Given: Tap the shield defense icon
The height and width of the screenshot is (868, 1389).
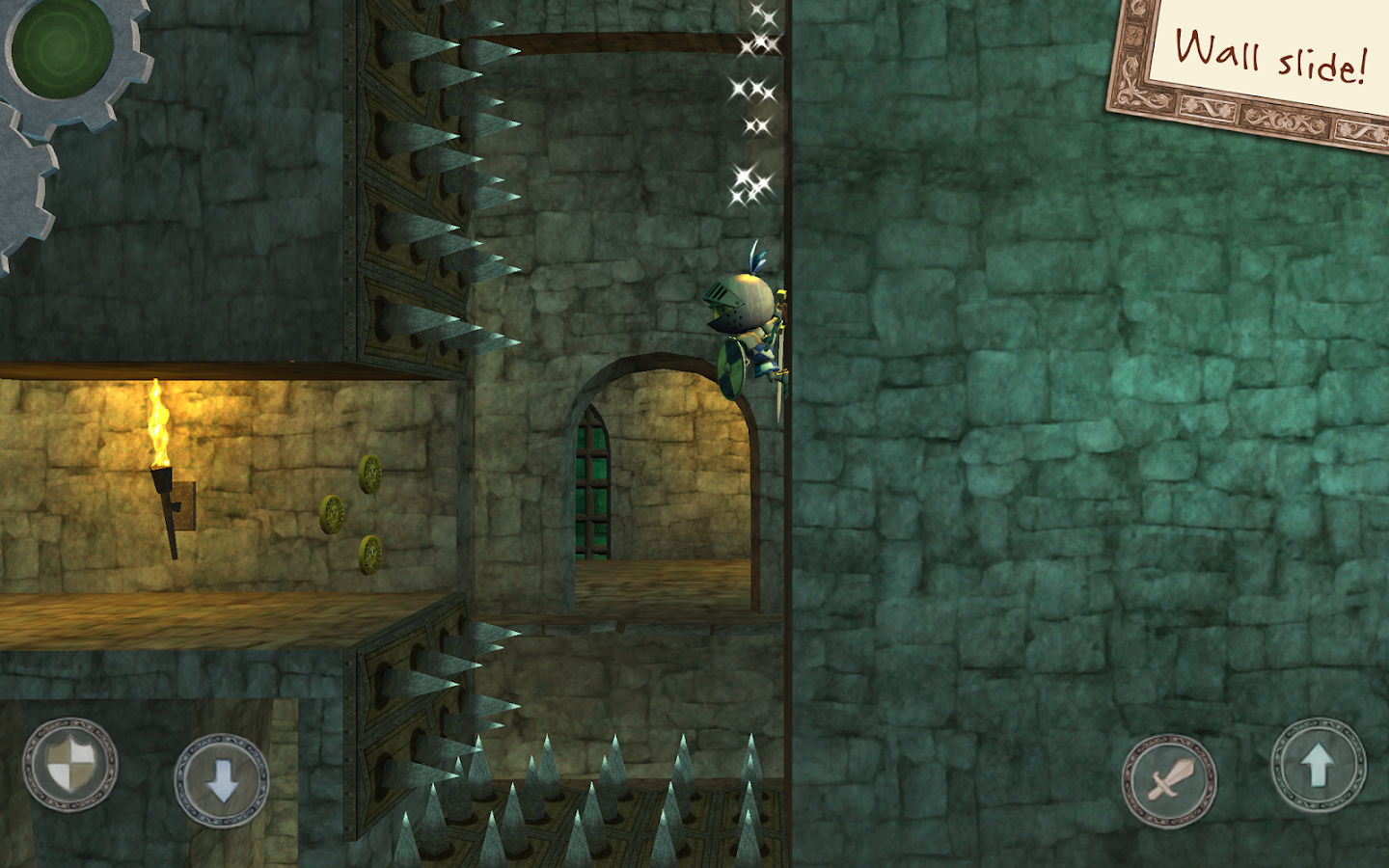Looking at the screenshot, I should pos(69,765).
